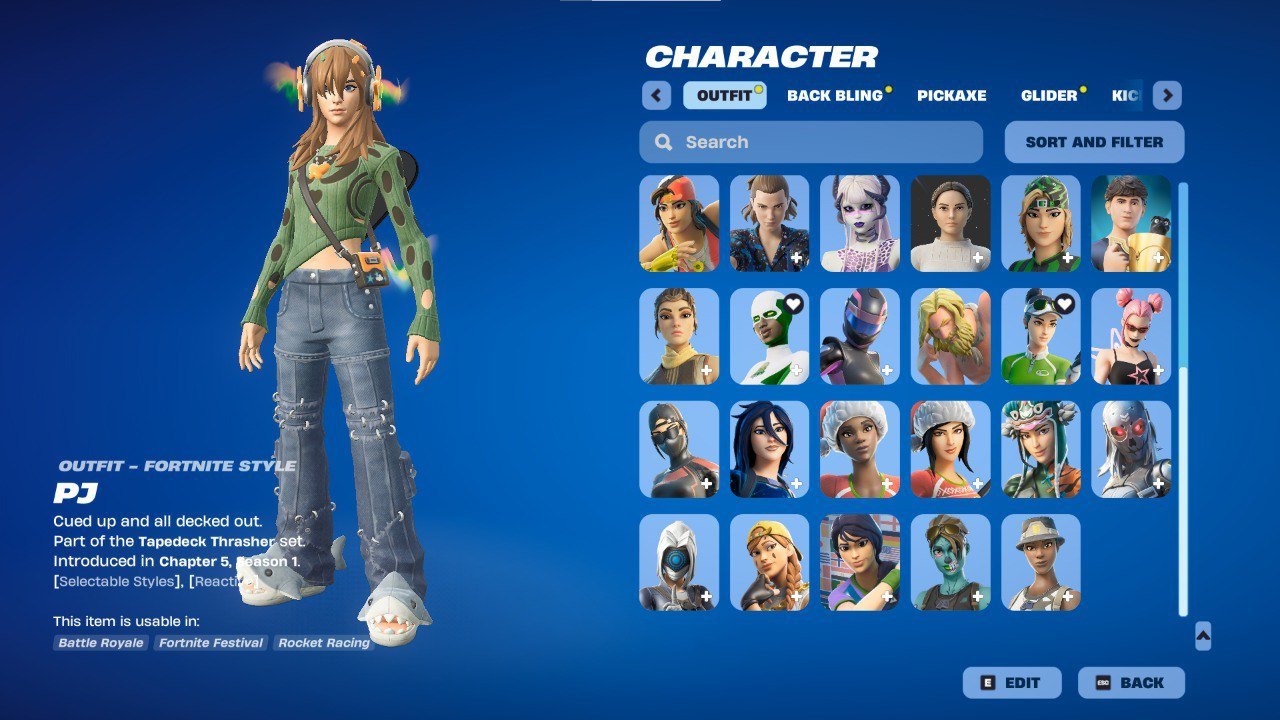Open the Pickaxe tab
The height and width of the screenshot is (720, 1280).
point(951,96)
